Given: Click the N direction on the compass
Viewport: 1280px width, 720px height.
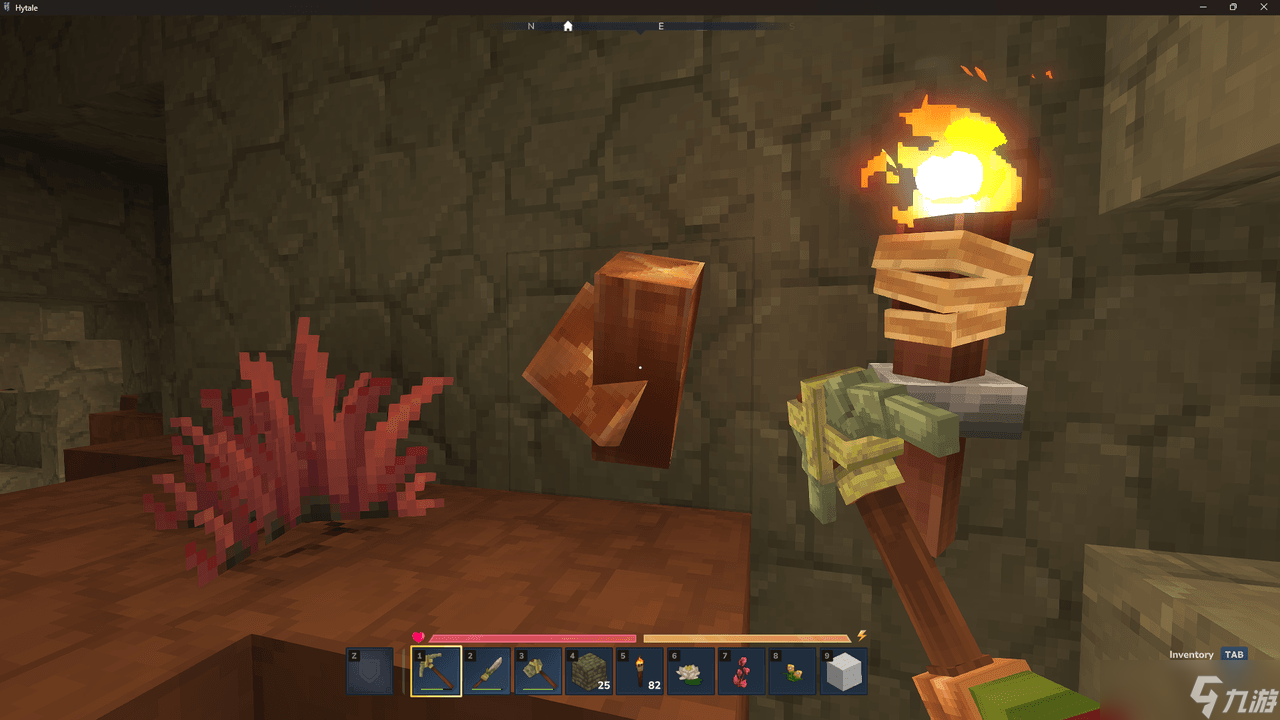Looking at the screenshot, I should coord(531,26).
